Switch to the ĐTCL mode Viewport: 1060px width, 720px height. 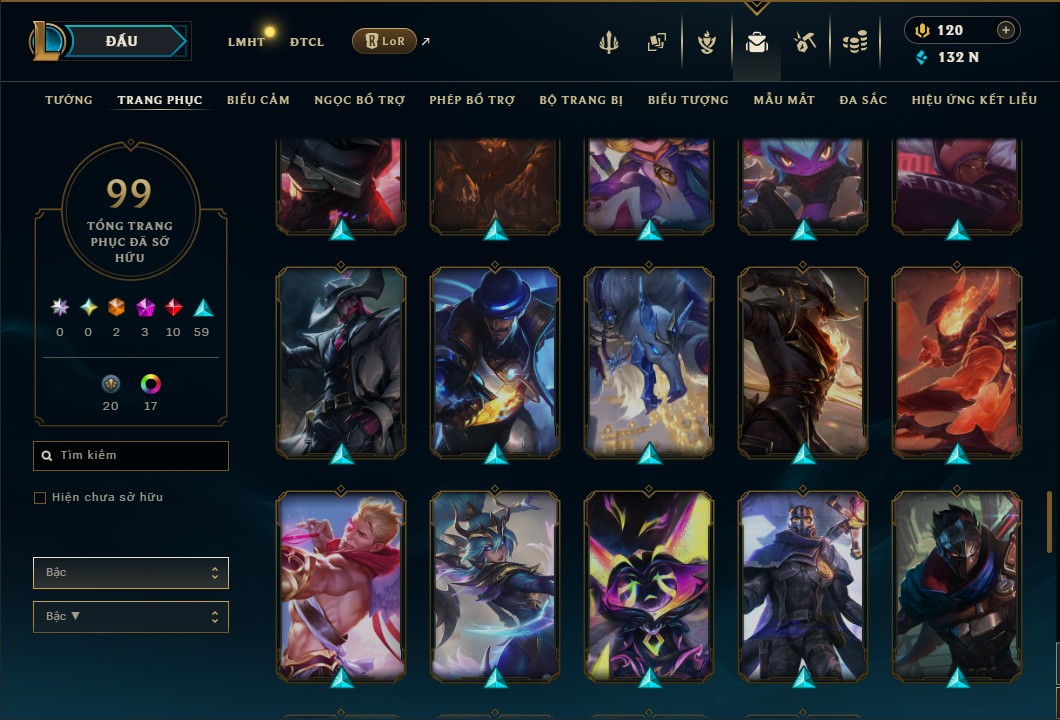tap(307, 42)
